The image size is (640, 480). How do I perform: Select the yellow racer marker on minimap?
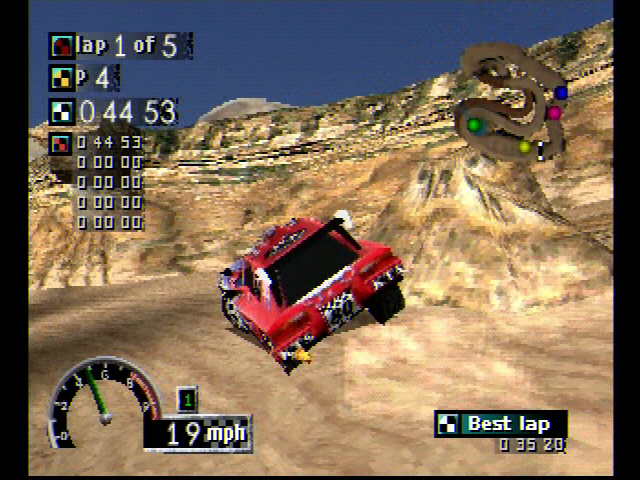click(x=524, y=147)
